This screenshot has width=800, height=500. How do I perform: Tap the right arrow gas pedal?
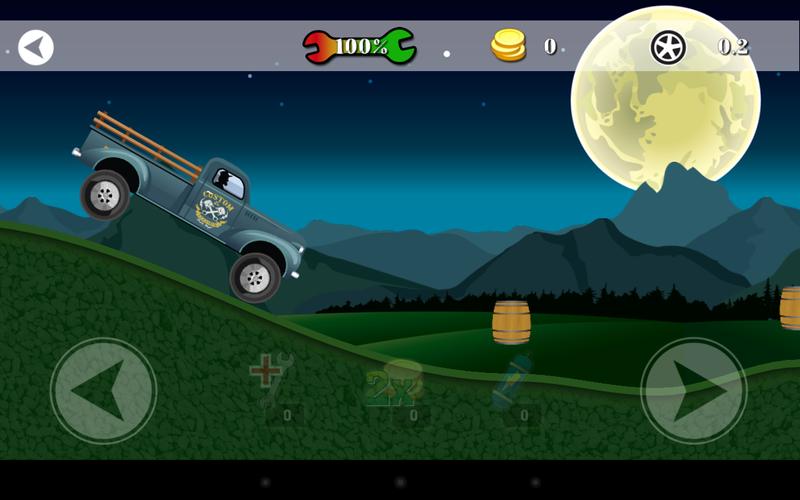click(693, 390)
